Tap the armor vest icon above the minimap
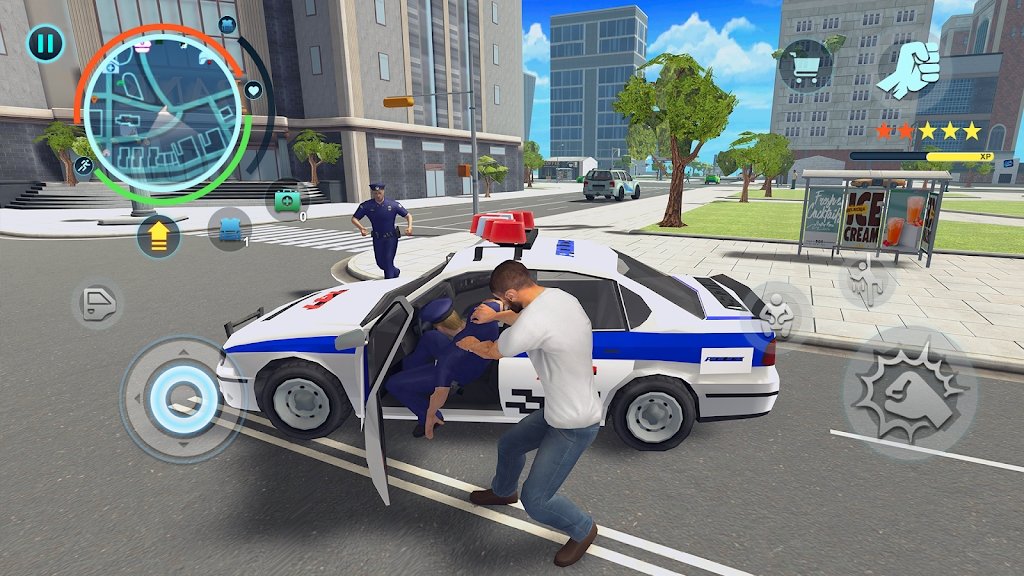Image resolution: width=1024 pixels, height=576 pixels. pyautogui.click(x=227, y=25)
